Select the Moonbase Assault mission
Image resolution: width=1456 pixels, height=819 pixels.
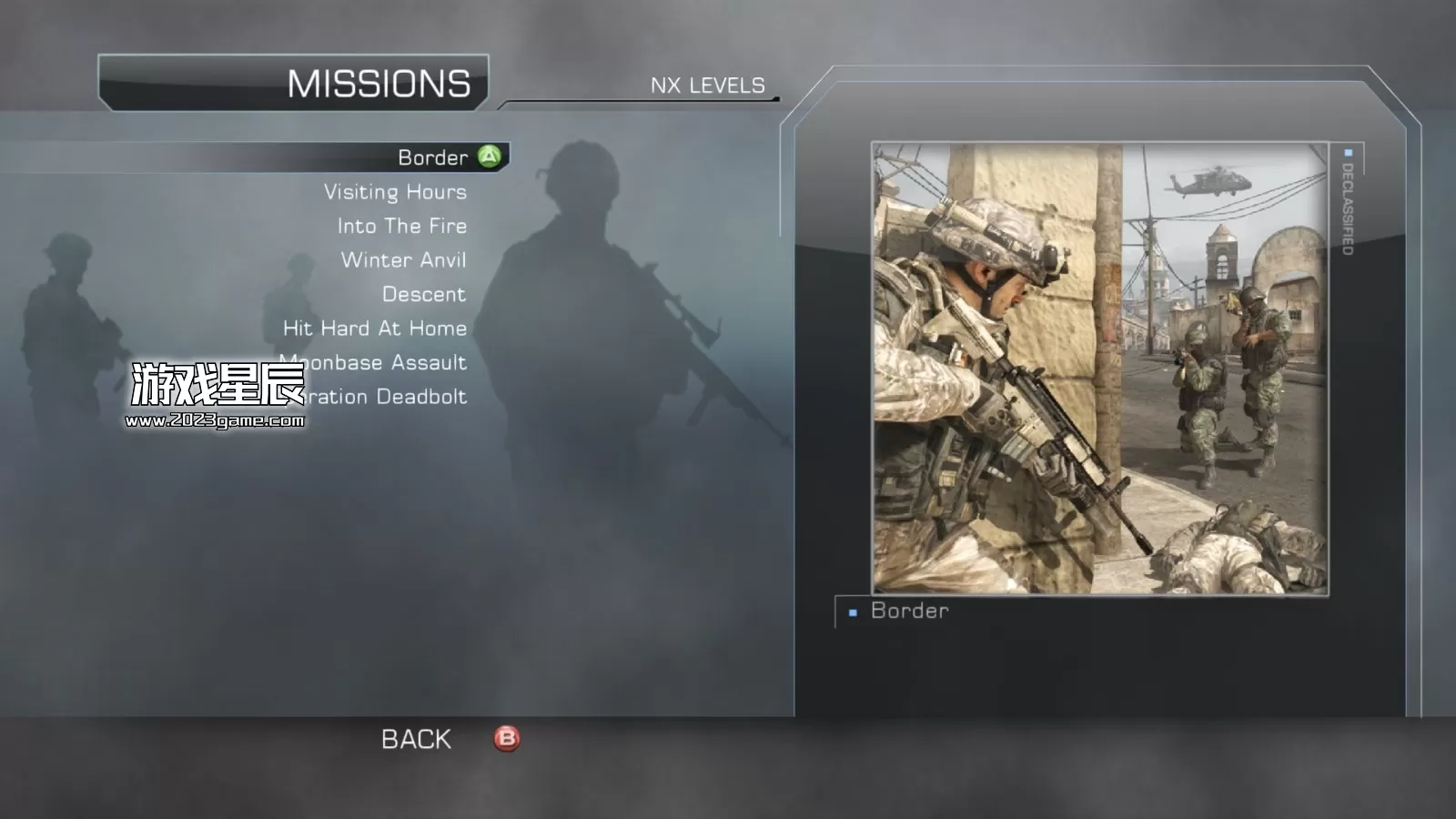(391, 362)
